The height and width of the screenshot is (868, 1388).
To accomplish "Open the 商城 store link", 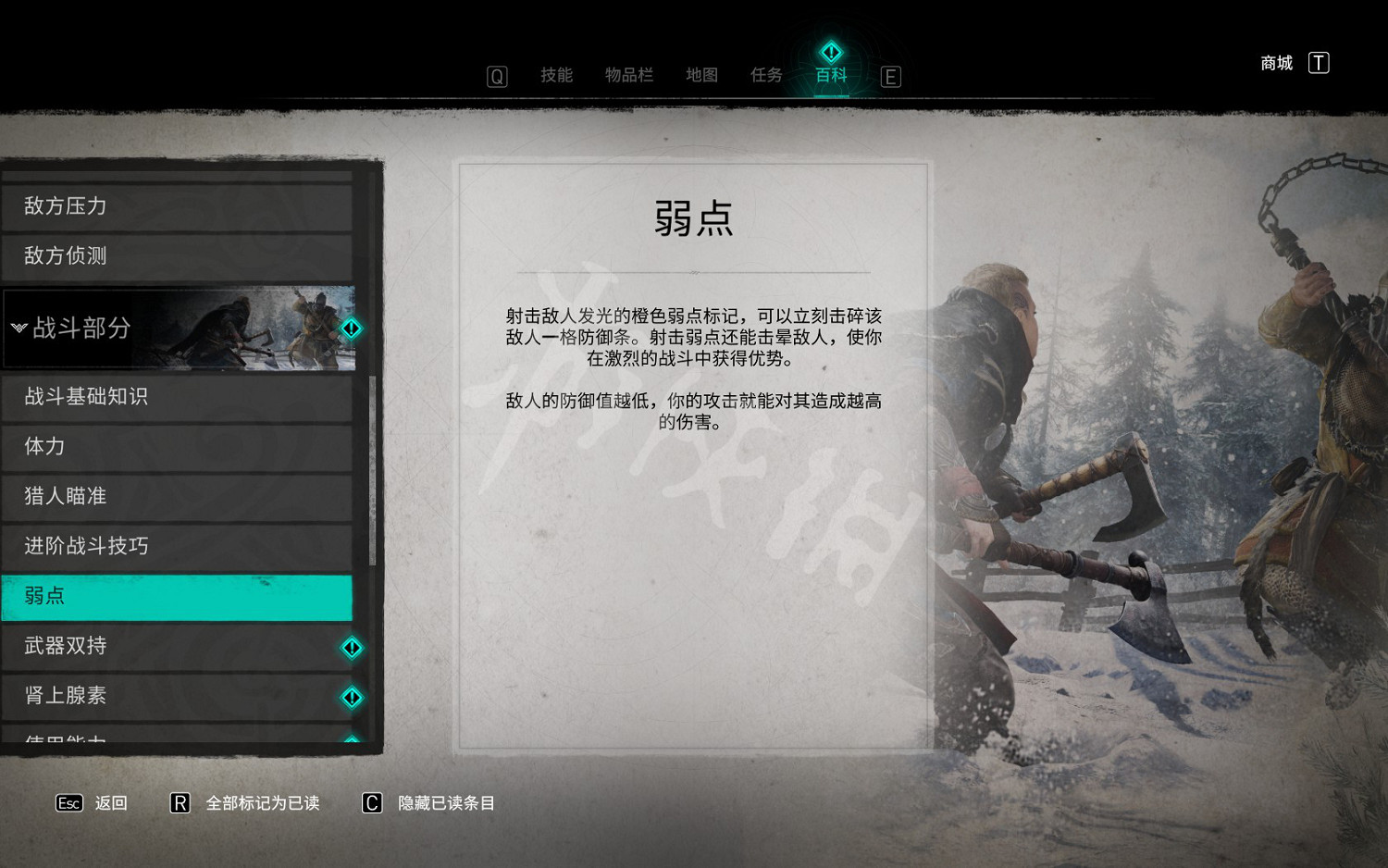I will pos(1275,62).
